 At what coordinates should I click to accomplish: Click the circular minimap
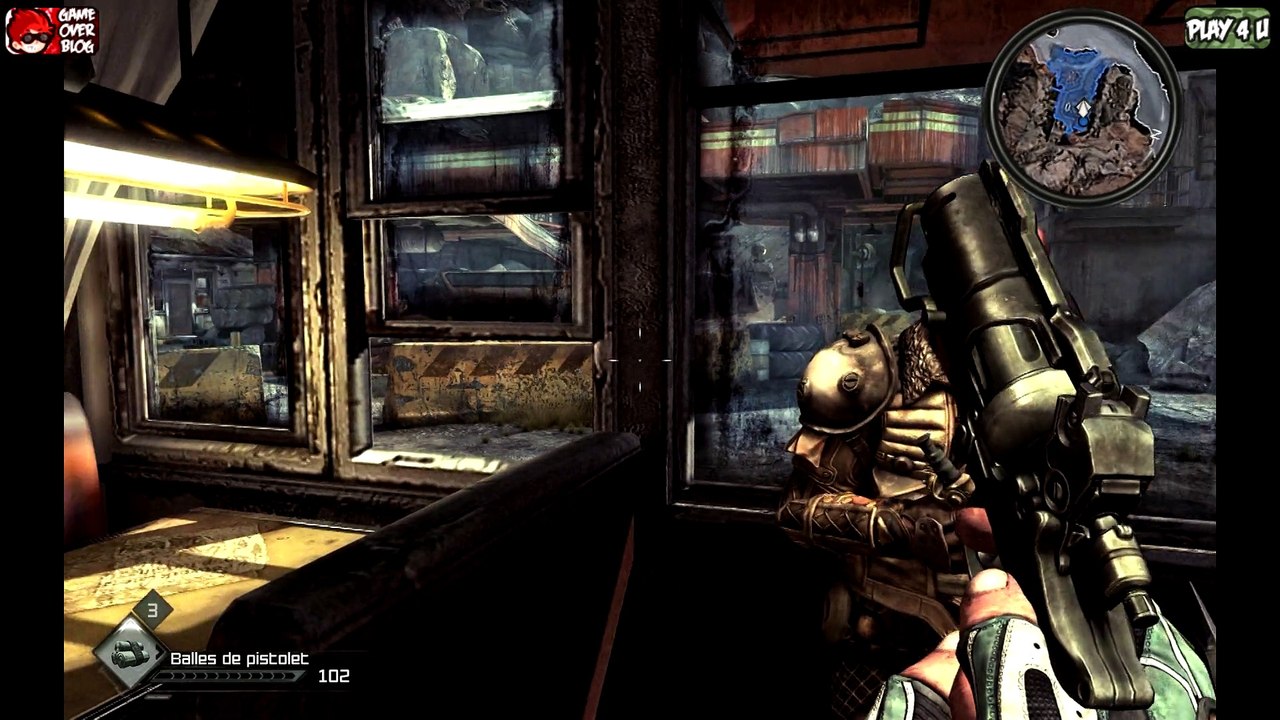(x=1083, y=107)
